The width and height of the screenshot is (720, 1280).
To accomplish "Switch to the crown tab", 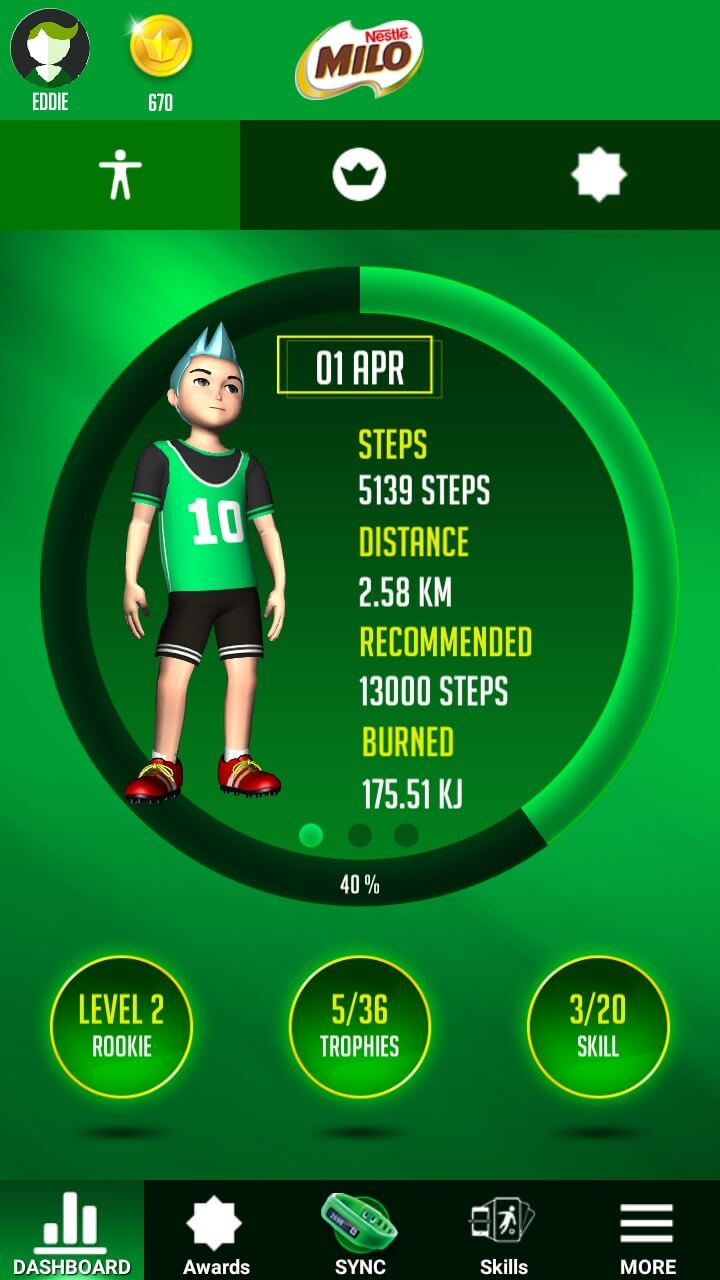I will coord(359,176).
